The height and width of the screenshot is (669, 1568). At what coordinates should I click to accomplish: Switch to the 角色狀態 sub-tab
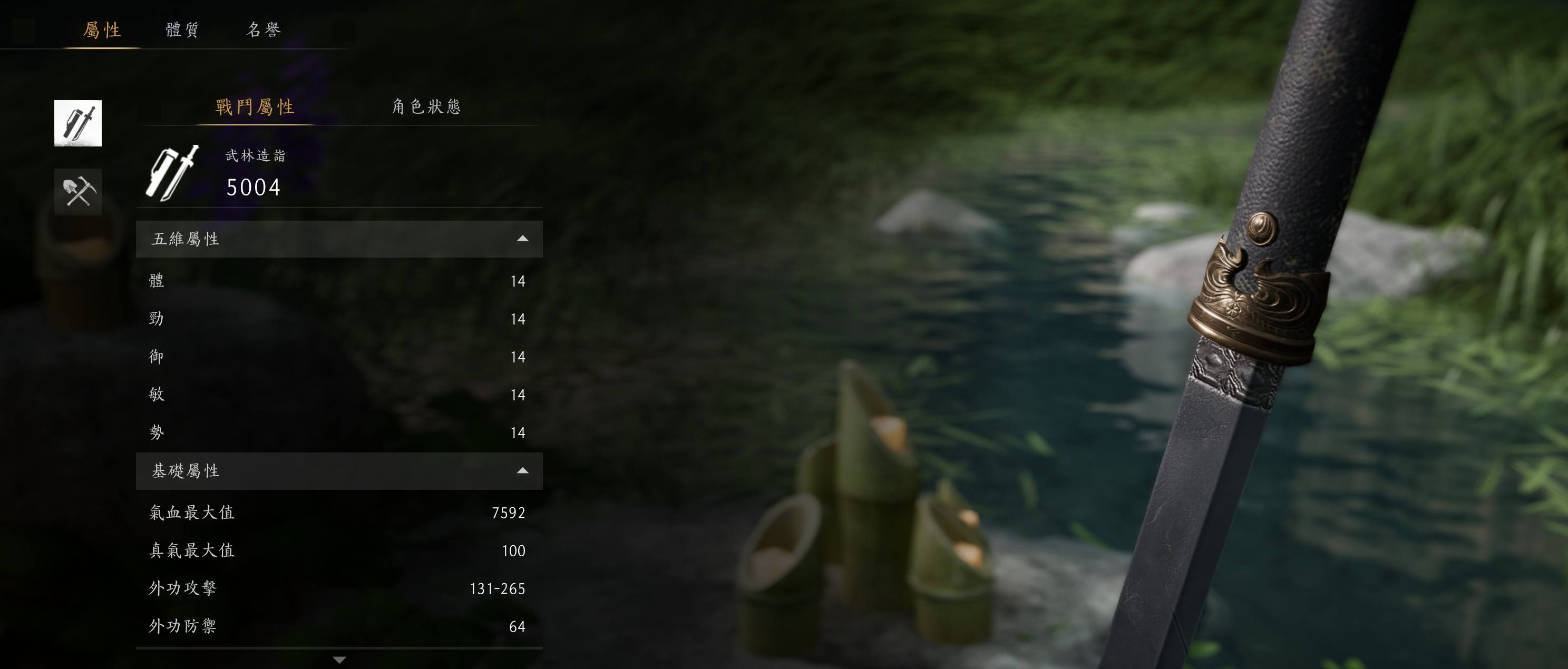[426, 107]
